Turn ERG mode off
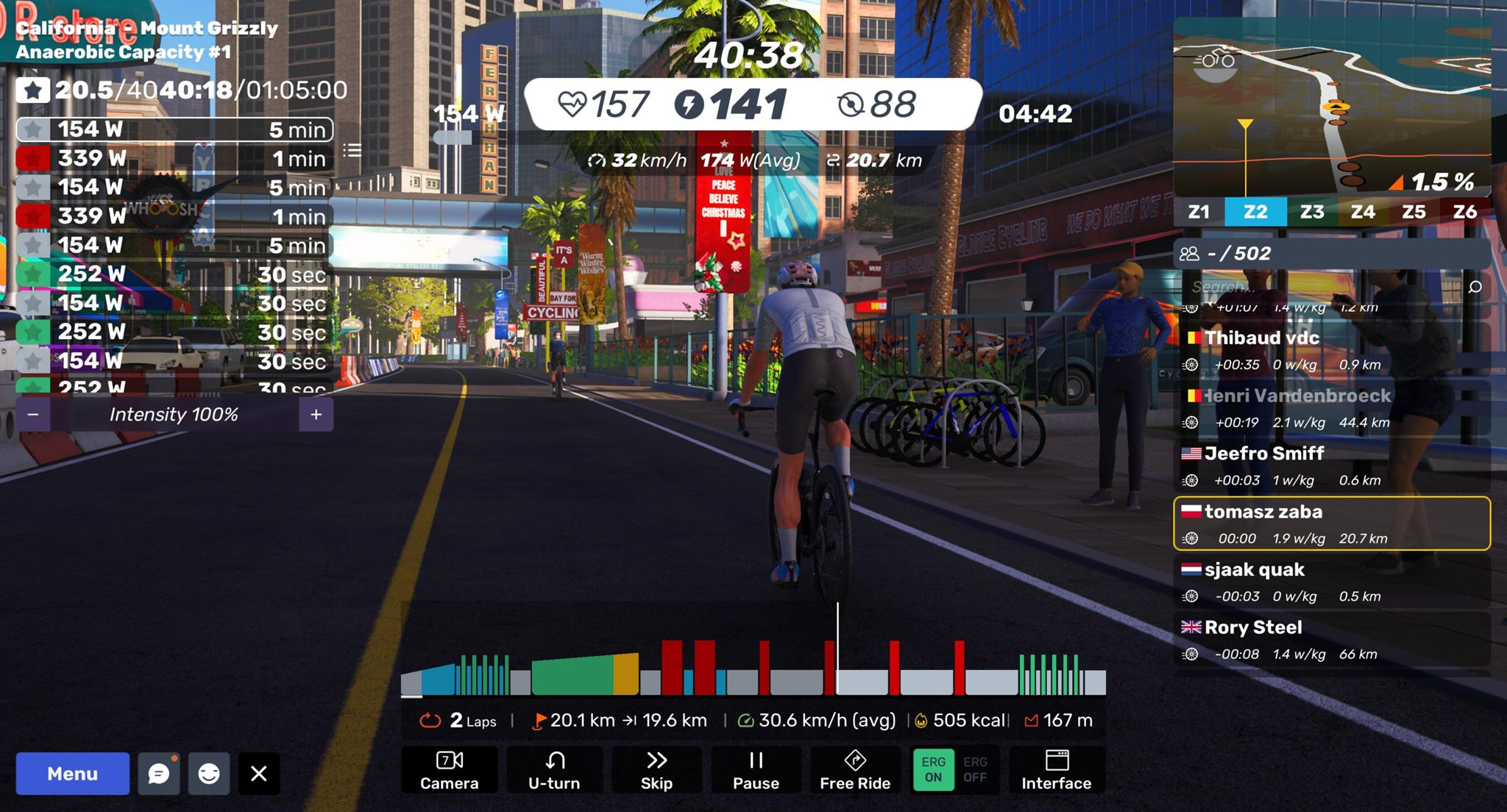 [x=975, y=769]
